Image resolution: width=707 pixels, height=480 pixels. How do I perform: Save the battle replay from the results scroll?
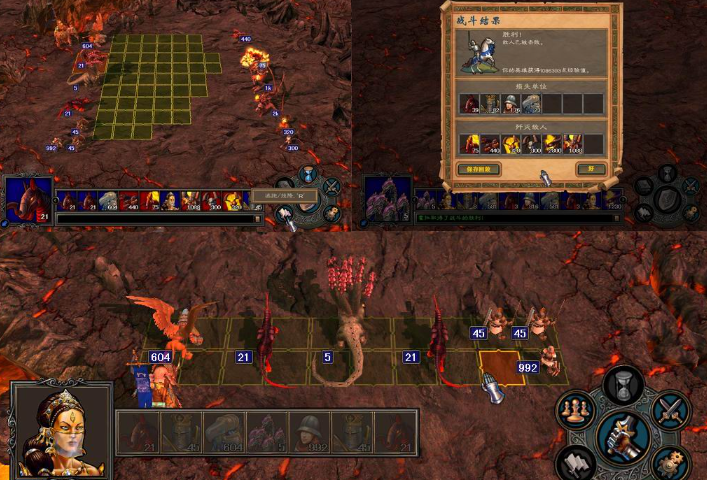click(x=479, y=169)
